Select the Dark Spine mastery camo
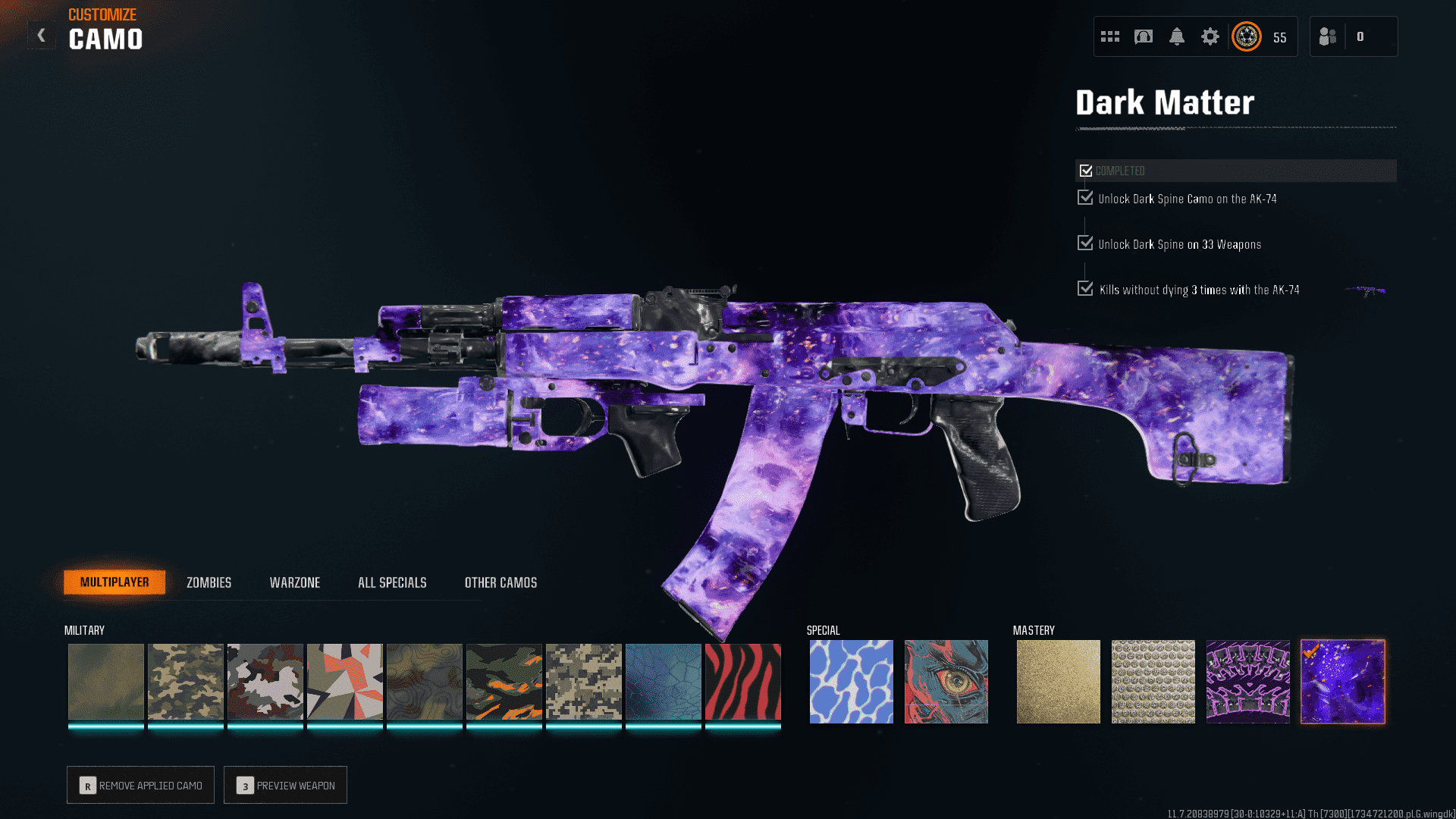Viewport: 1456px width, 819px height. [1247, 682]
